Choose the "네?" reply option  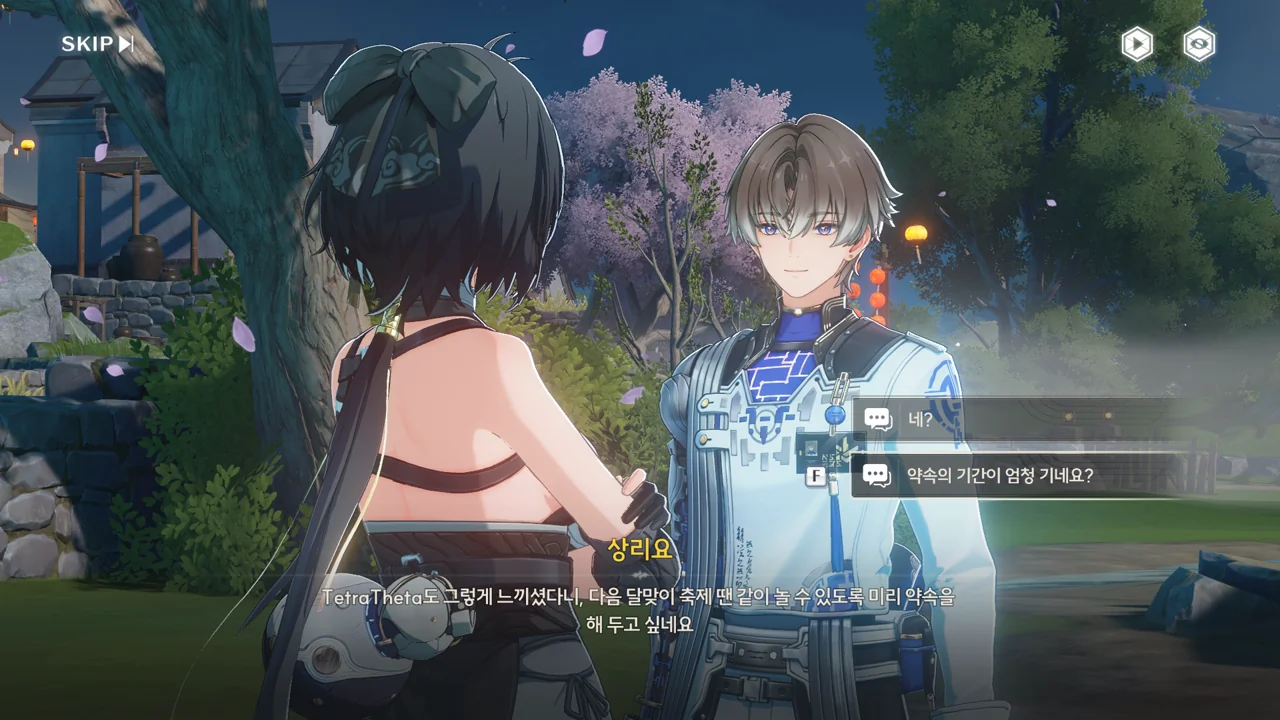(1010, 419)
